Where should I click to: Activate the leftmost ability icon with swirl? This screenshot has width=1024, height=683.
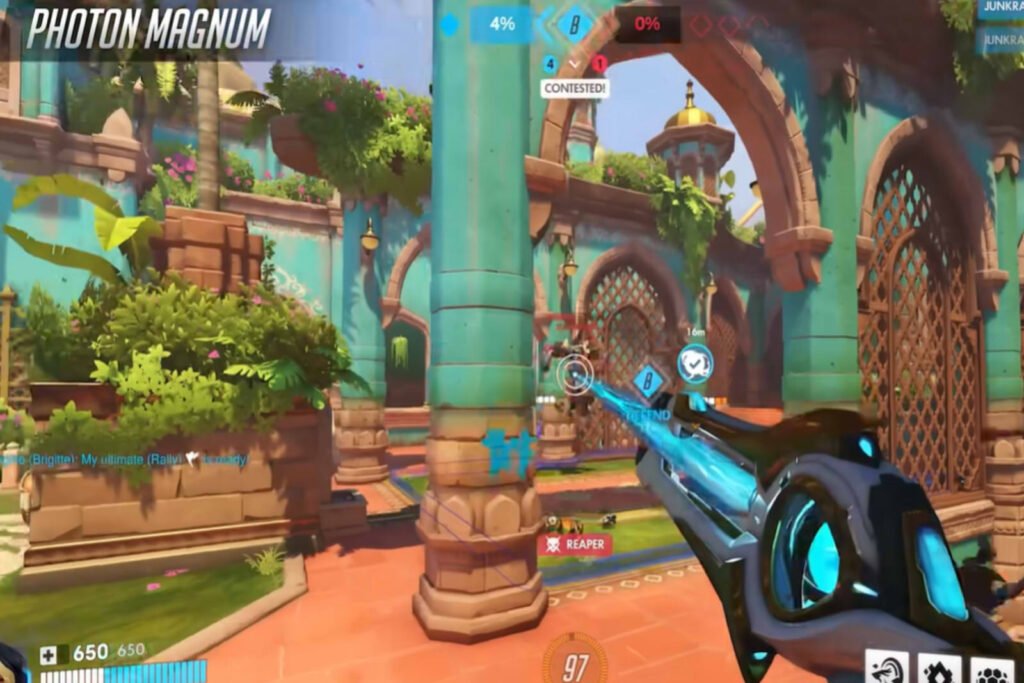(x=887, y=668)
